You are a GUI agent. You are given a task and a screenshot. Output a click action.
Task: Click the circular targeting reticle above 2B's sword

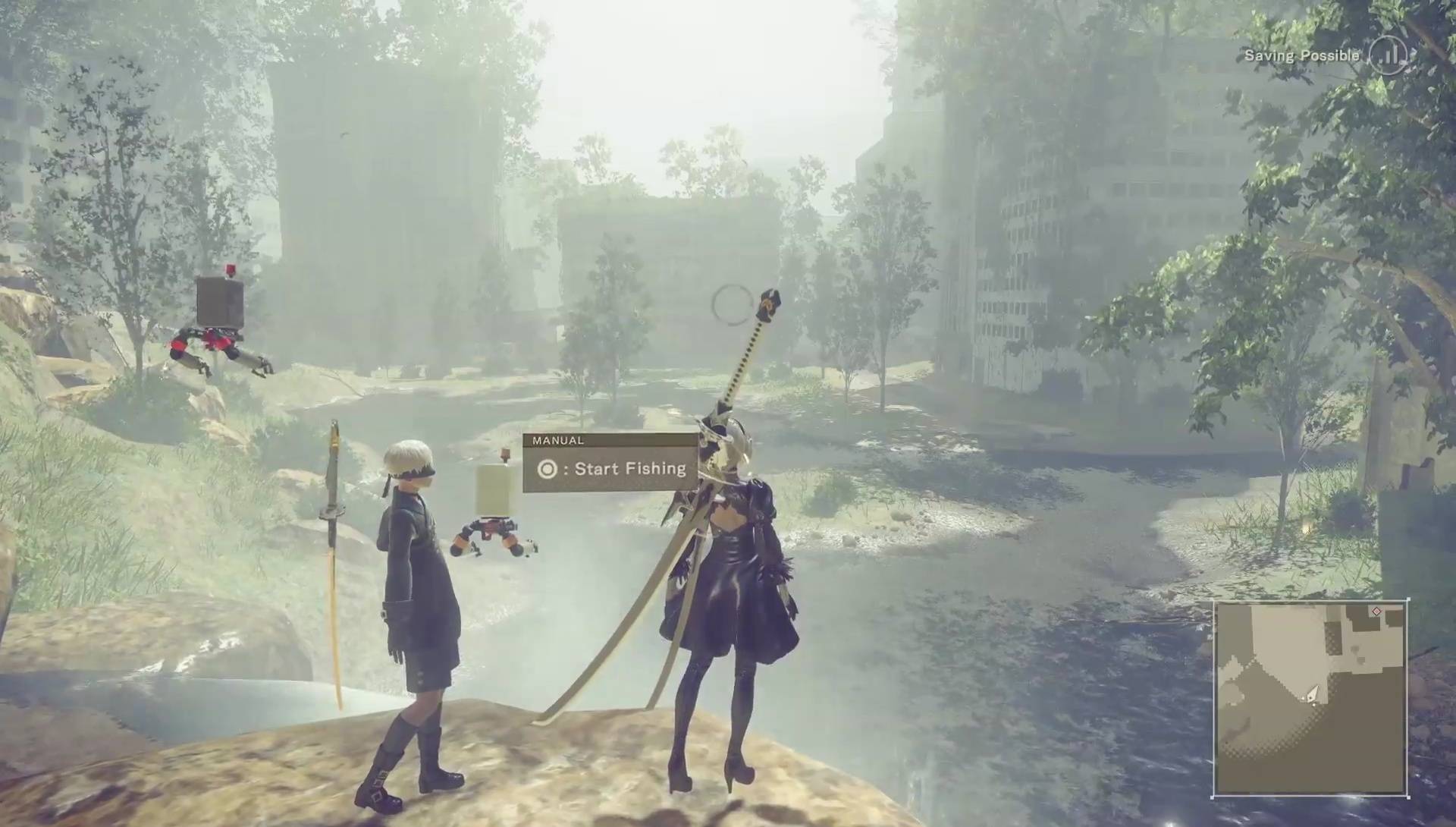(730, 303)
